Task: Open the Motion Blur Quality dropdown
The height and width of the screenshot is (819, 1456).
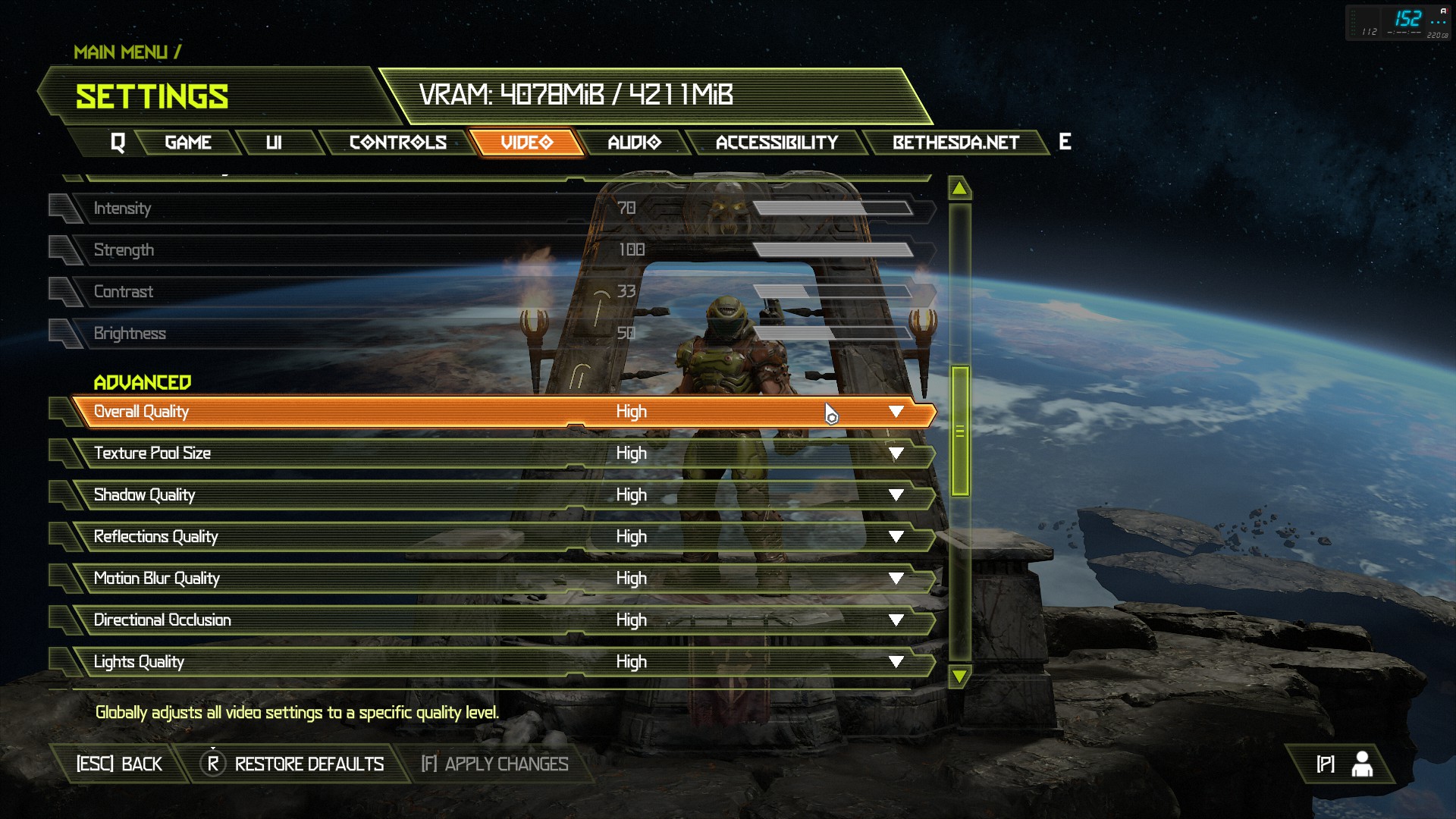Action: coord(896,579)
